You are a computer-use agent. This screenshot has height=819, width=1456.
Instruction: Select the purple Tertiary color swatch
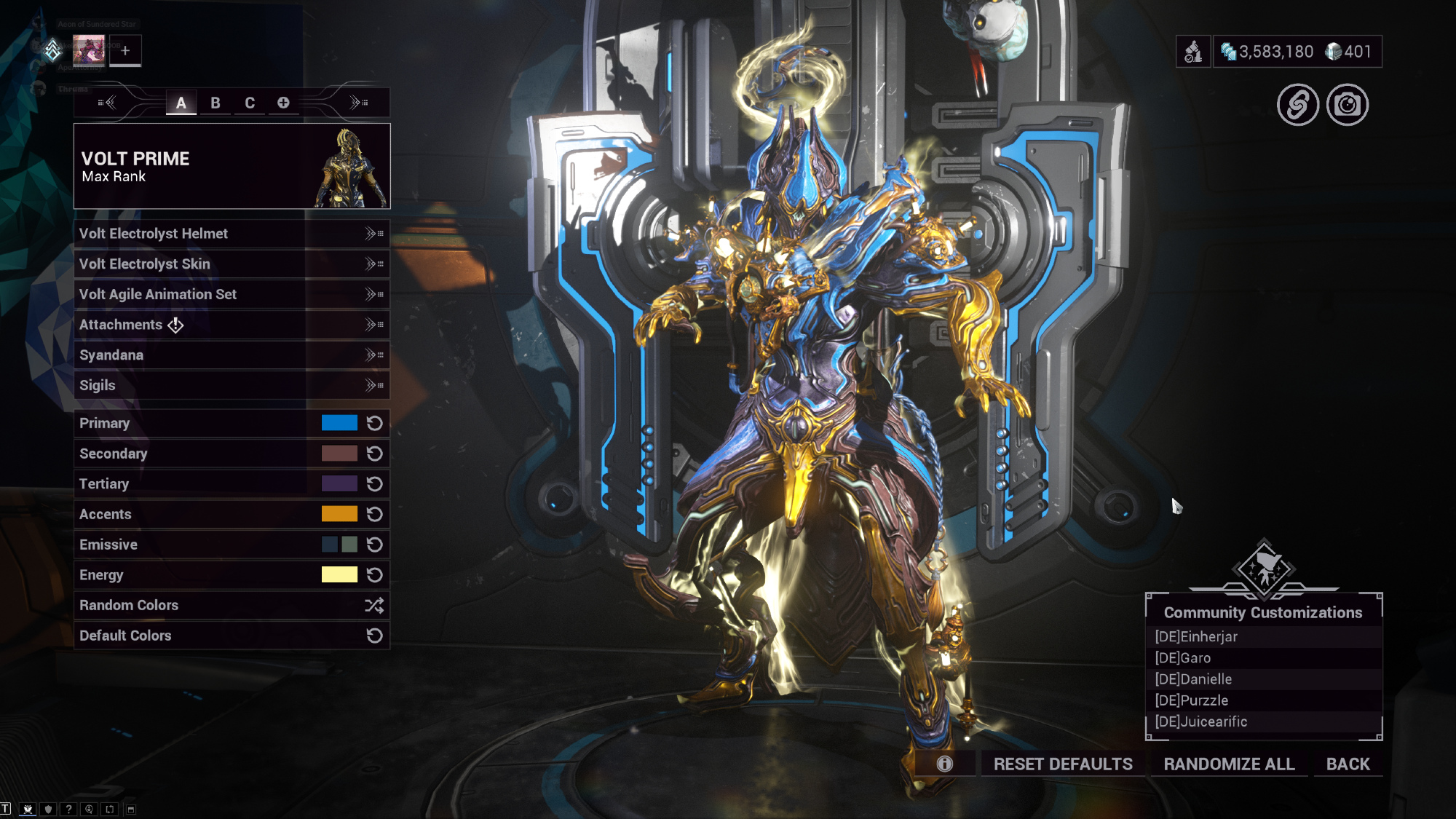[x=339, y=484]
